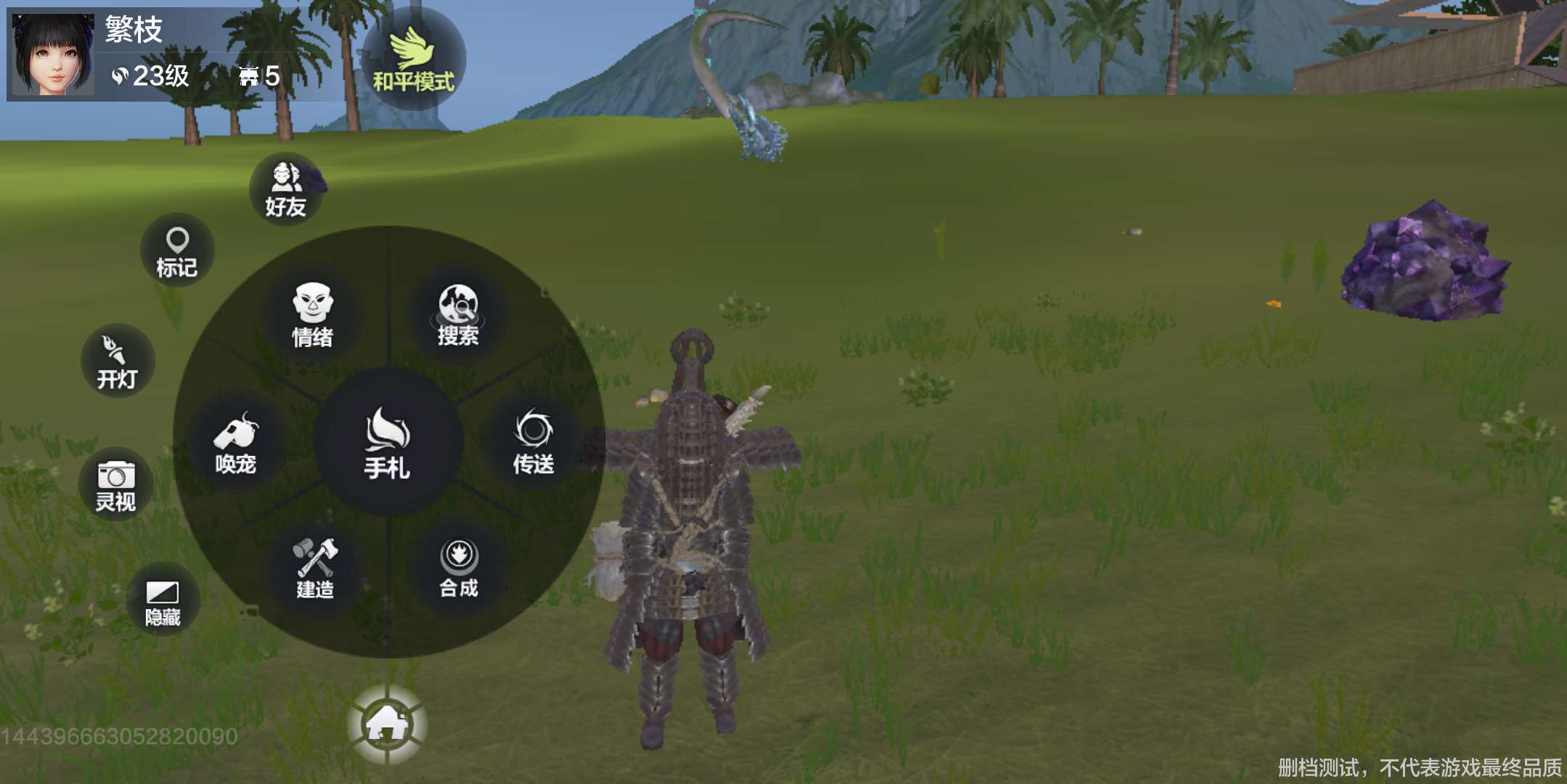Open the 好友 friends list

pos(286,189)
